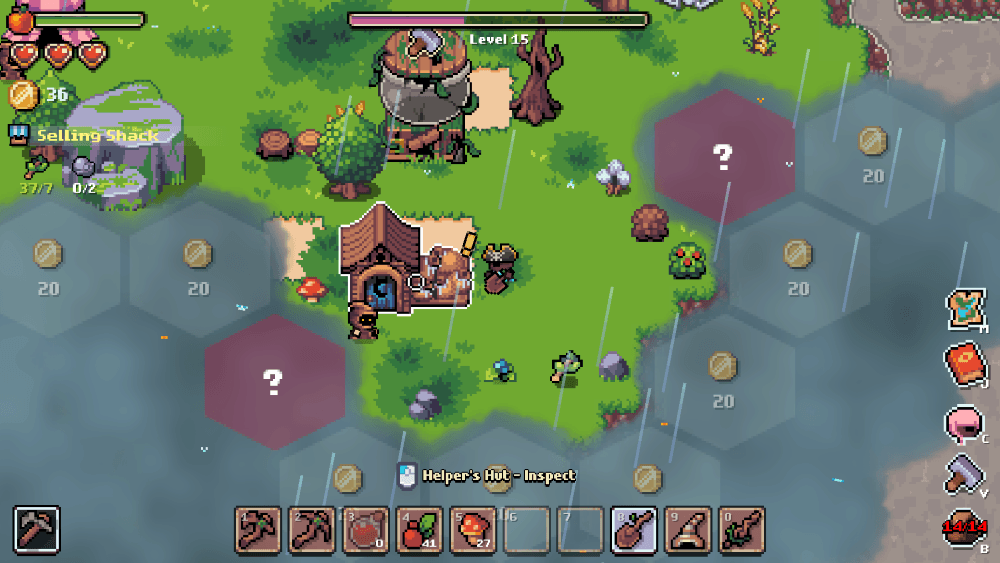Click the pickaxe tool icon in the corner

[38, 529]
